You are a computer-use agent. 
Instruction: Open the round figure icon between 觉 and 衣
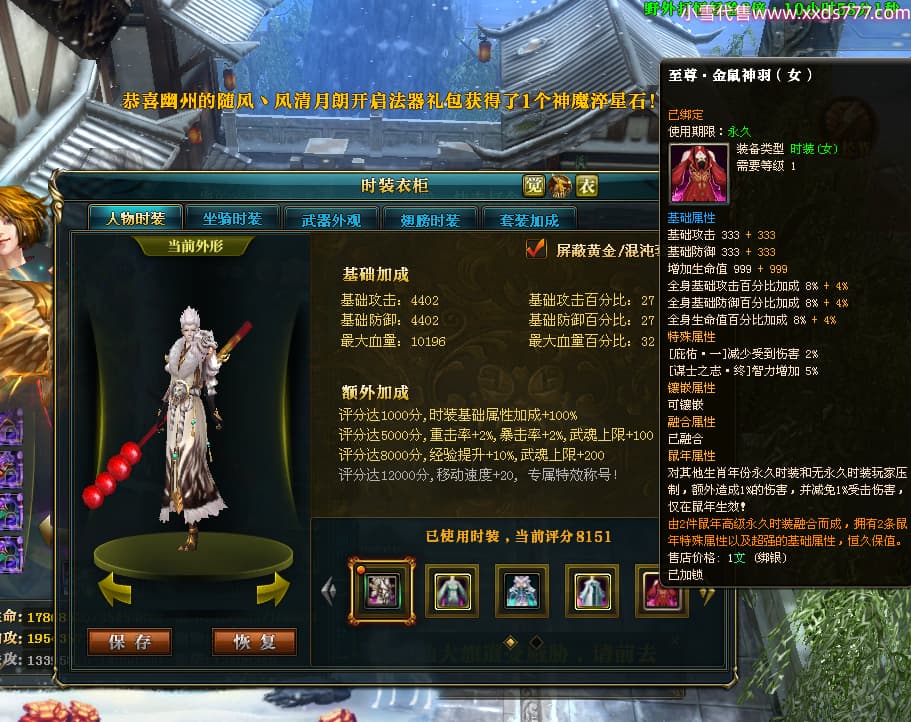(x=560, y=185)
